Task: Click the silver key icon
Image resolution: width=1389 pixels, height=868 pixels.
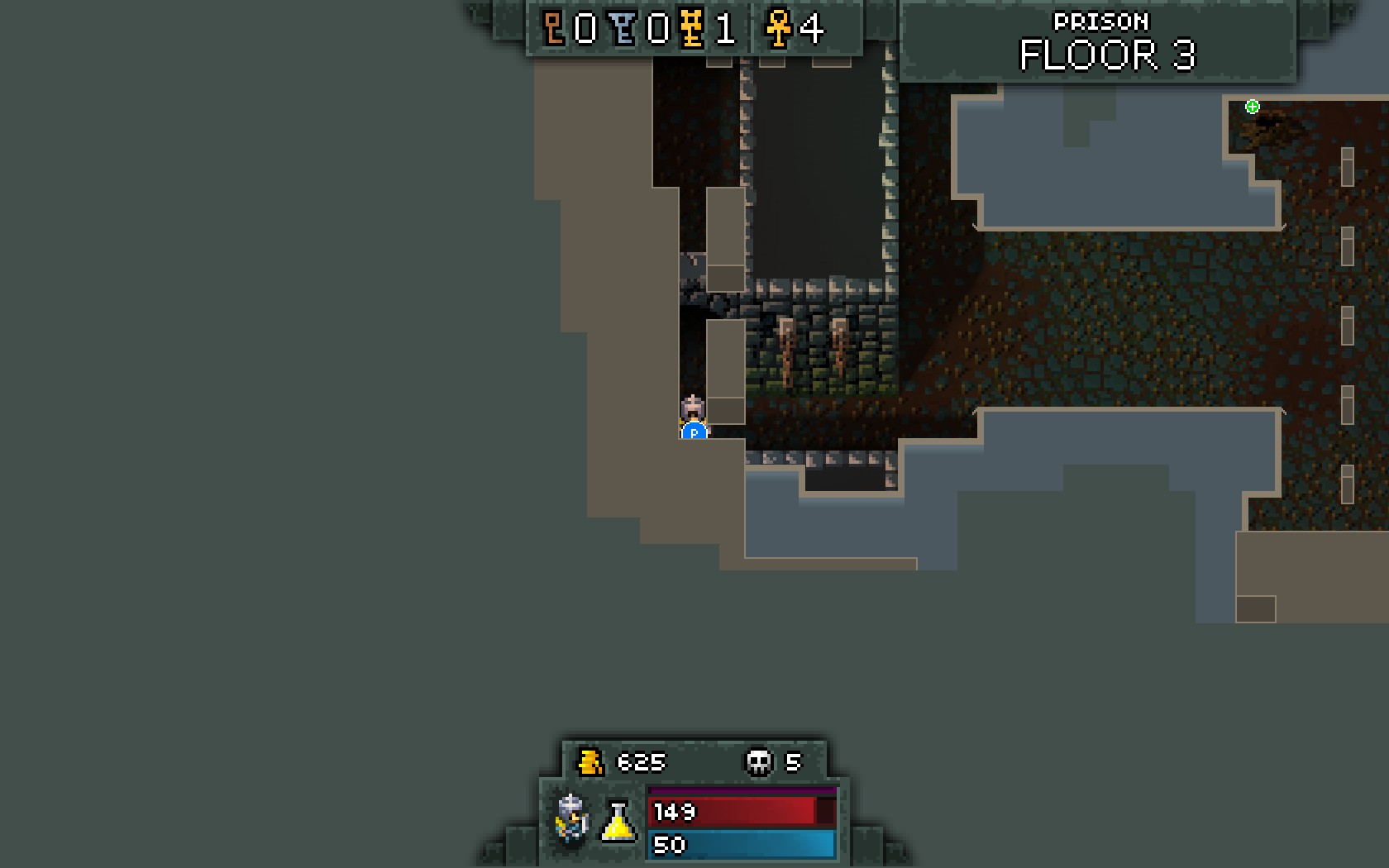Action: [x=624, y=29]
